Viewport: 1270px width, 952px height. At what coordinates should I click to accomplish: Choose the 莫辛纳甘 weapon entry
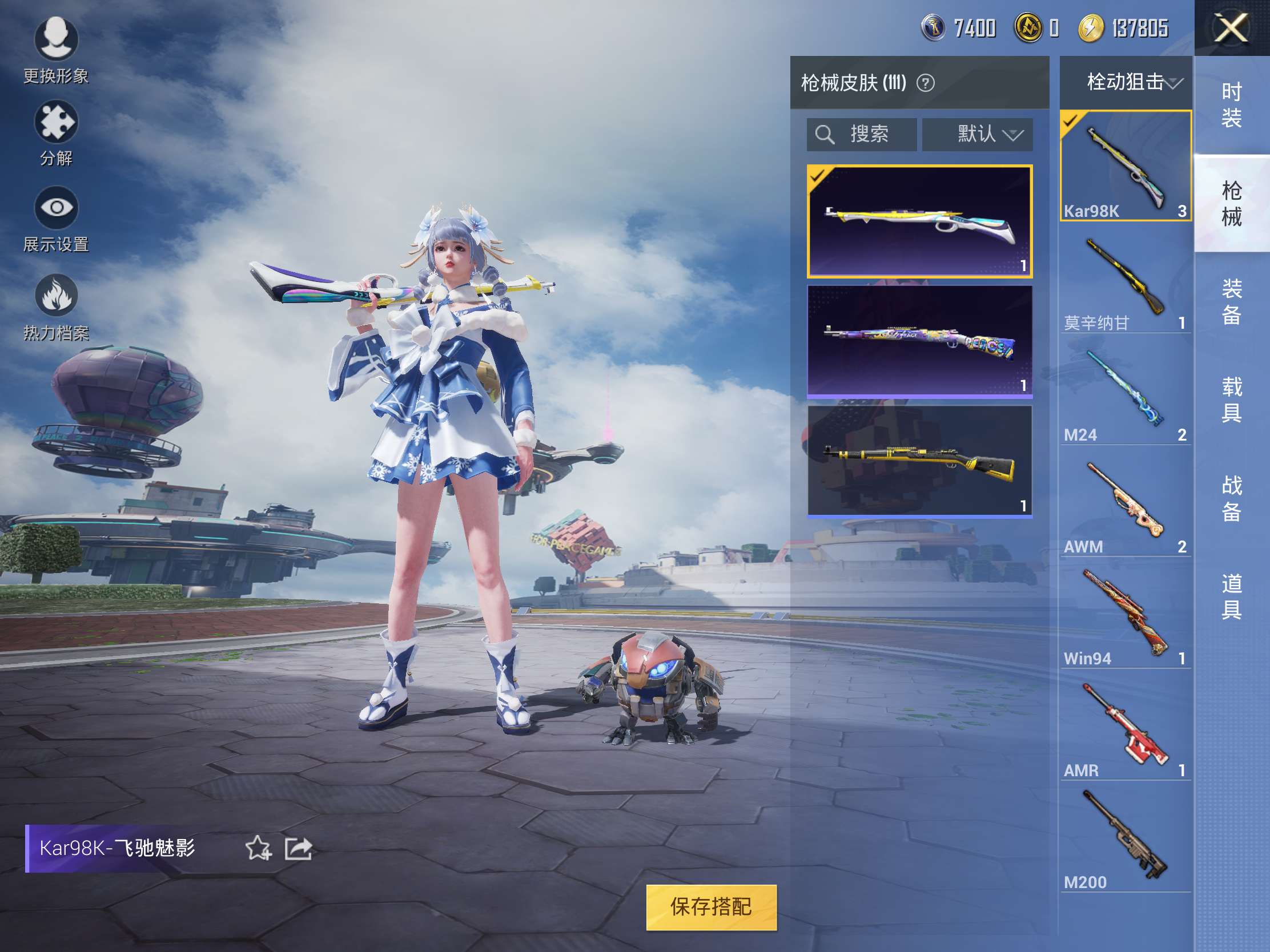pos(1125,281)
